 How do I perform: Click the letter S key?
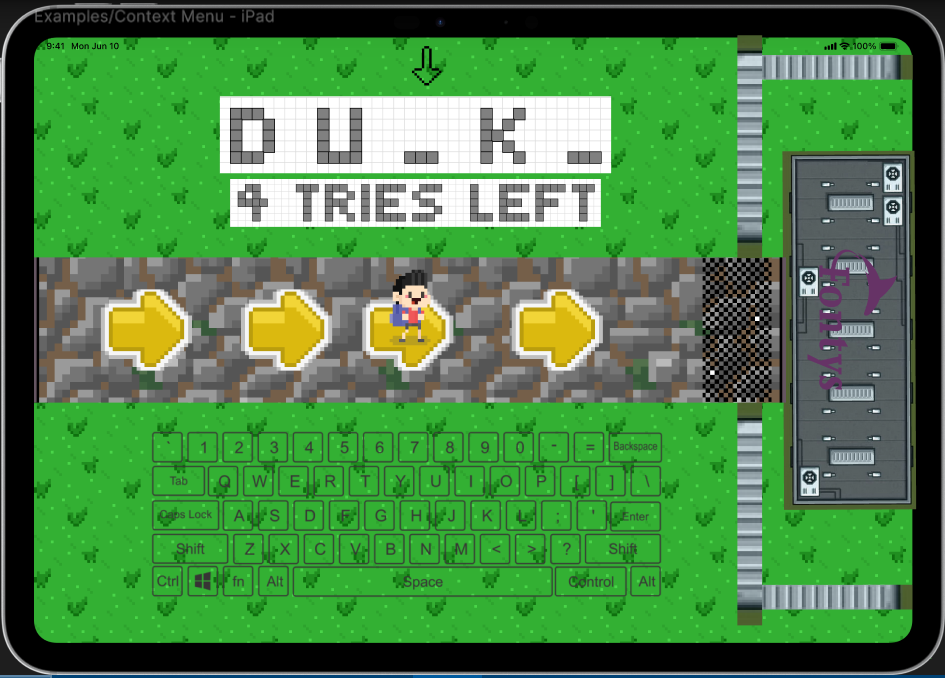pyautogui.click(x=274, y=516)
